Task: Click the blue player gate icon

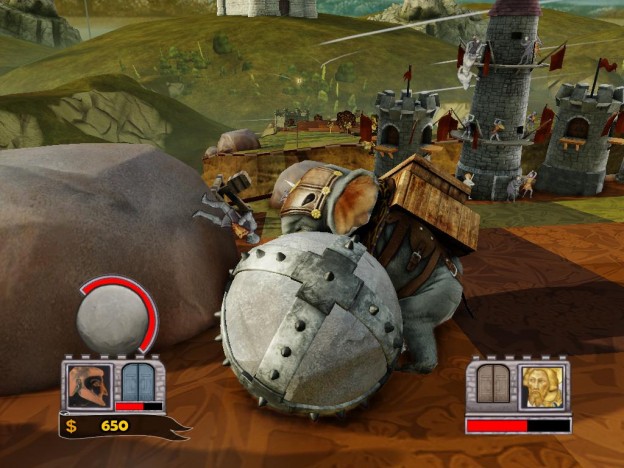Action: 139,382
